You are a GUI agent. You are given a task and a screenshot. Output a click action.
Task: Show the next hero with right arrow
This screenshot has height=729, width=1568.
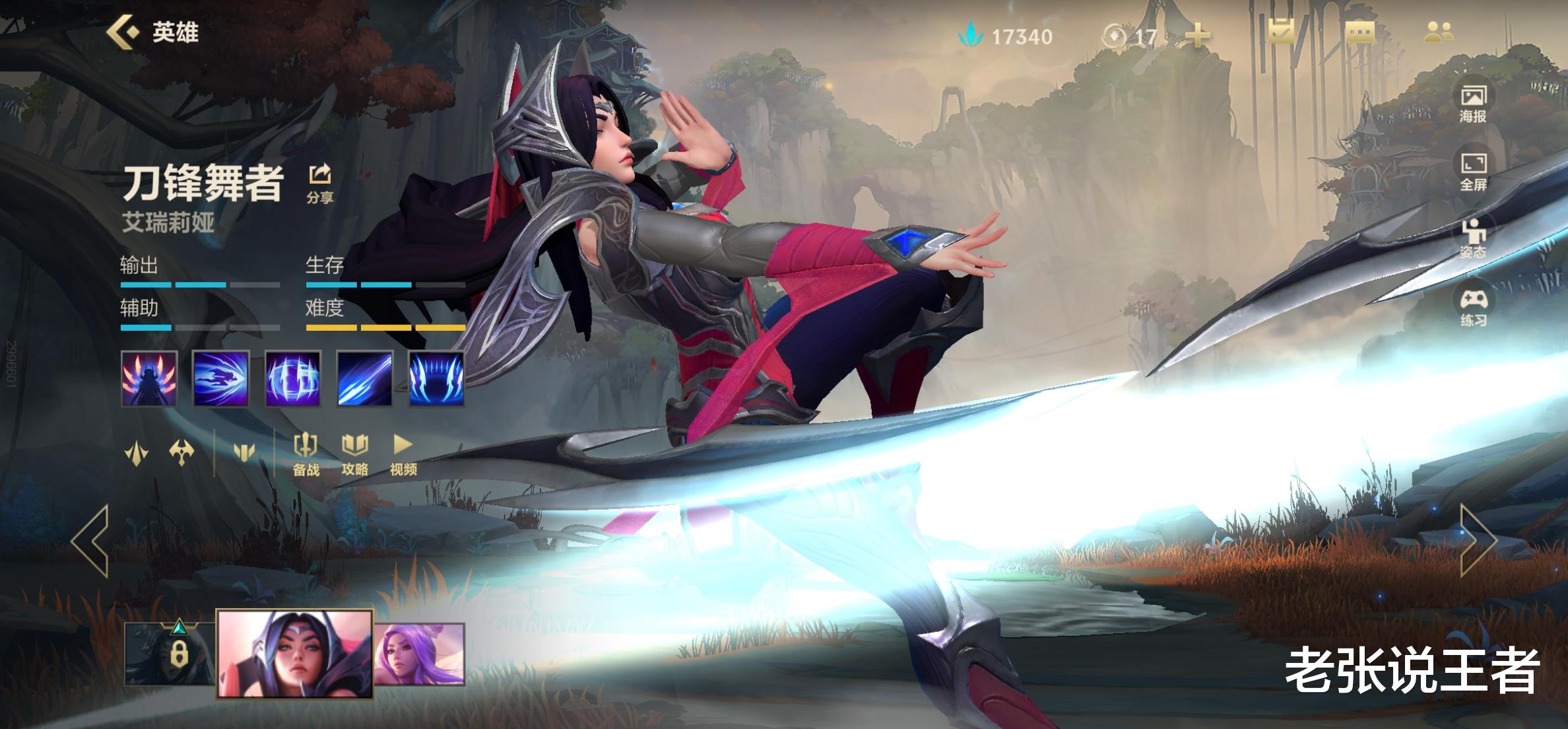[1478, 540]
